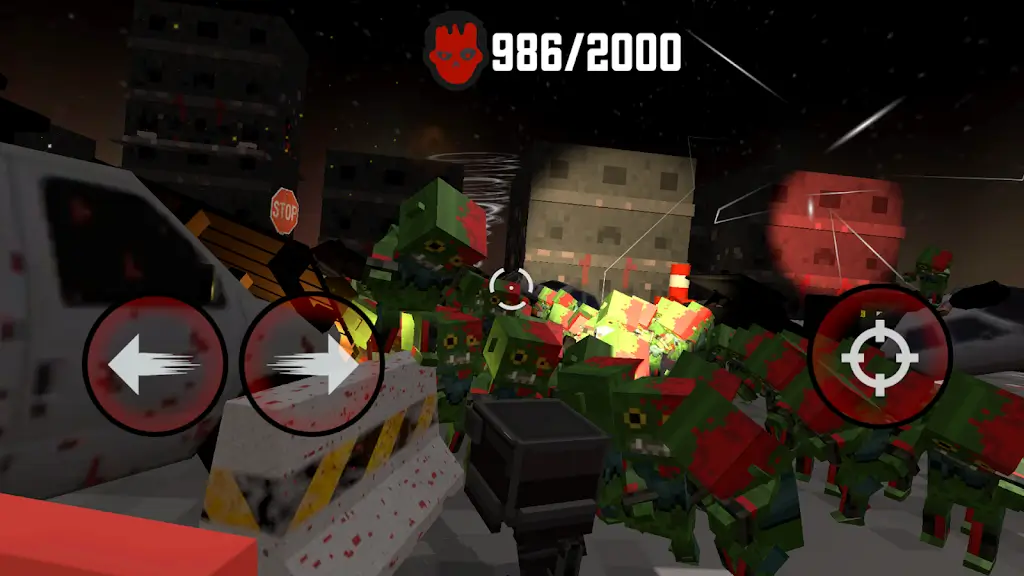Viewport: 1024px width, 576px height.
Task: Fire using the crosshair shoot button
Action: [879, 356]
